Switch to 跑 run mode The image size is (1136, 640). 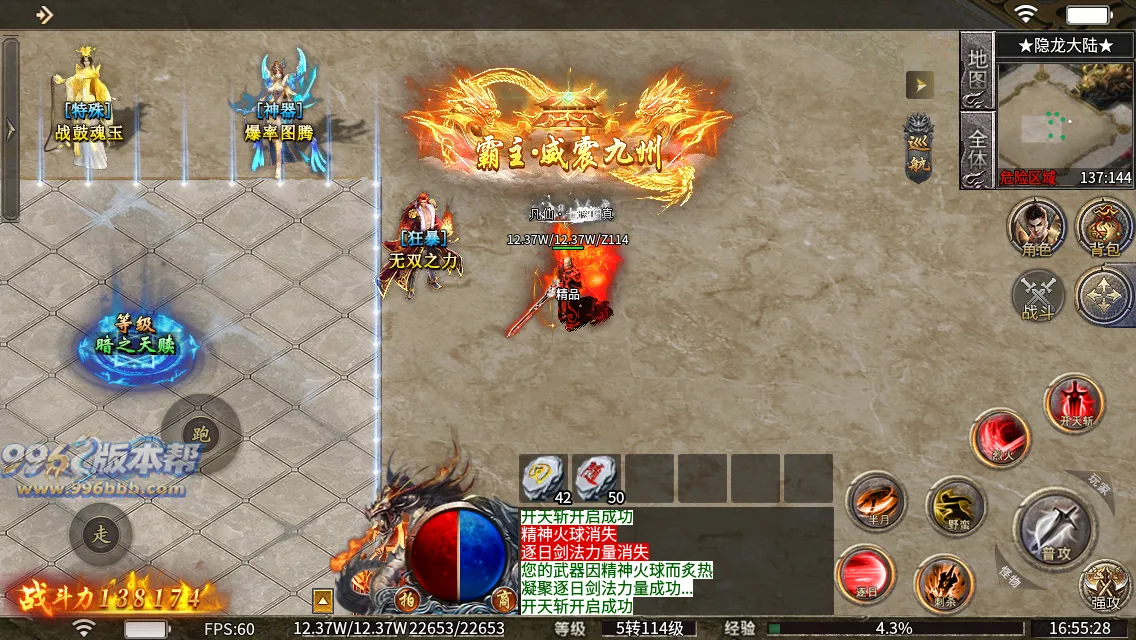[200, 434]
